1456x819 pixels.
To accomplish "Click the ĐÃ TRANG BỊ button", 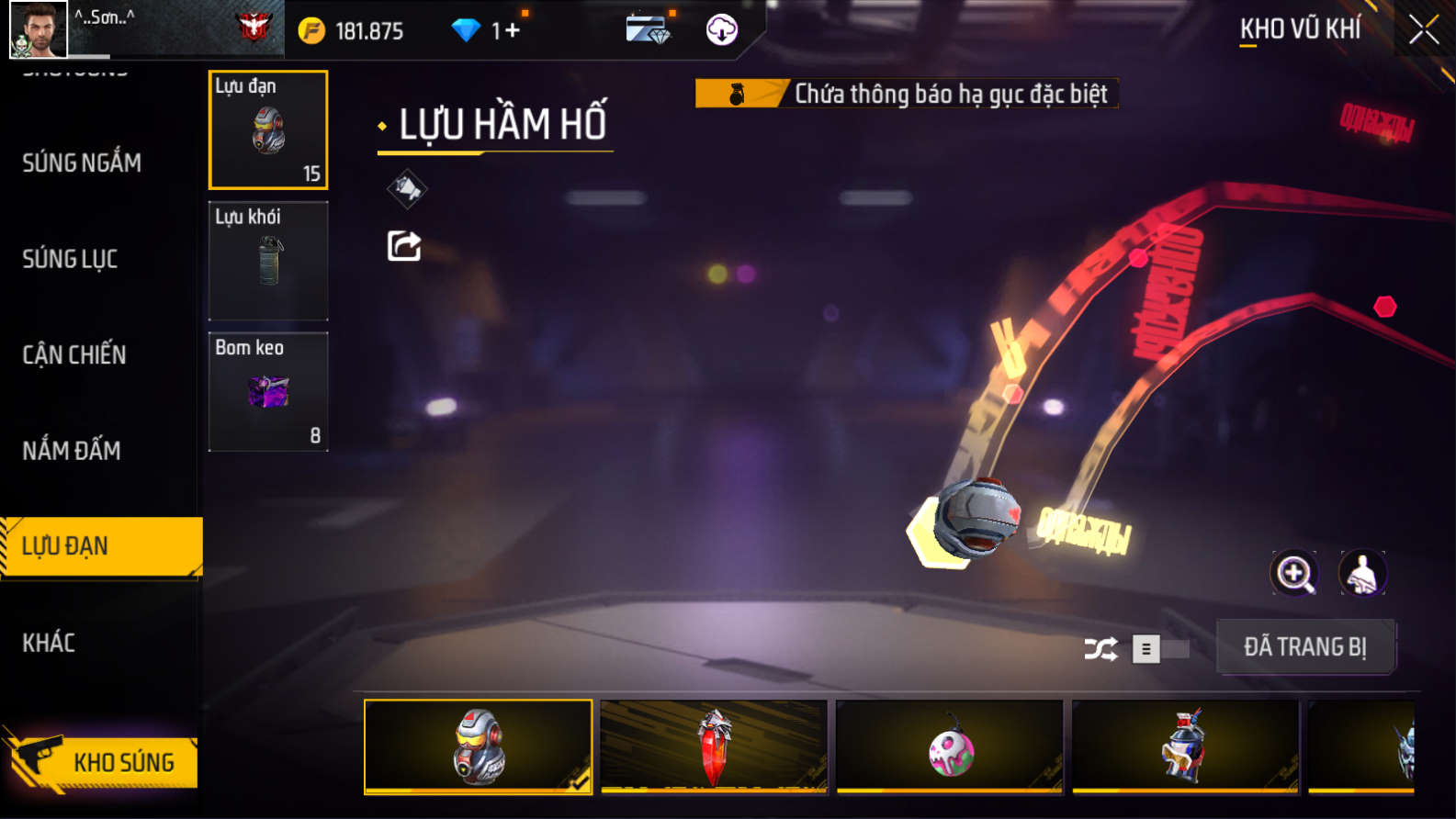I will click(x=1304, y=647).
